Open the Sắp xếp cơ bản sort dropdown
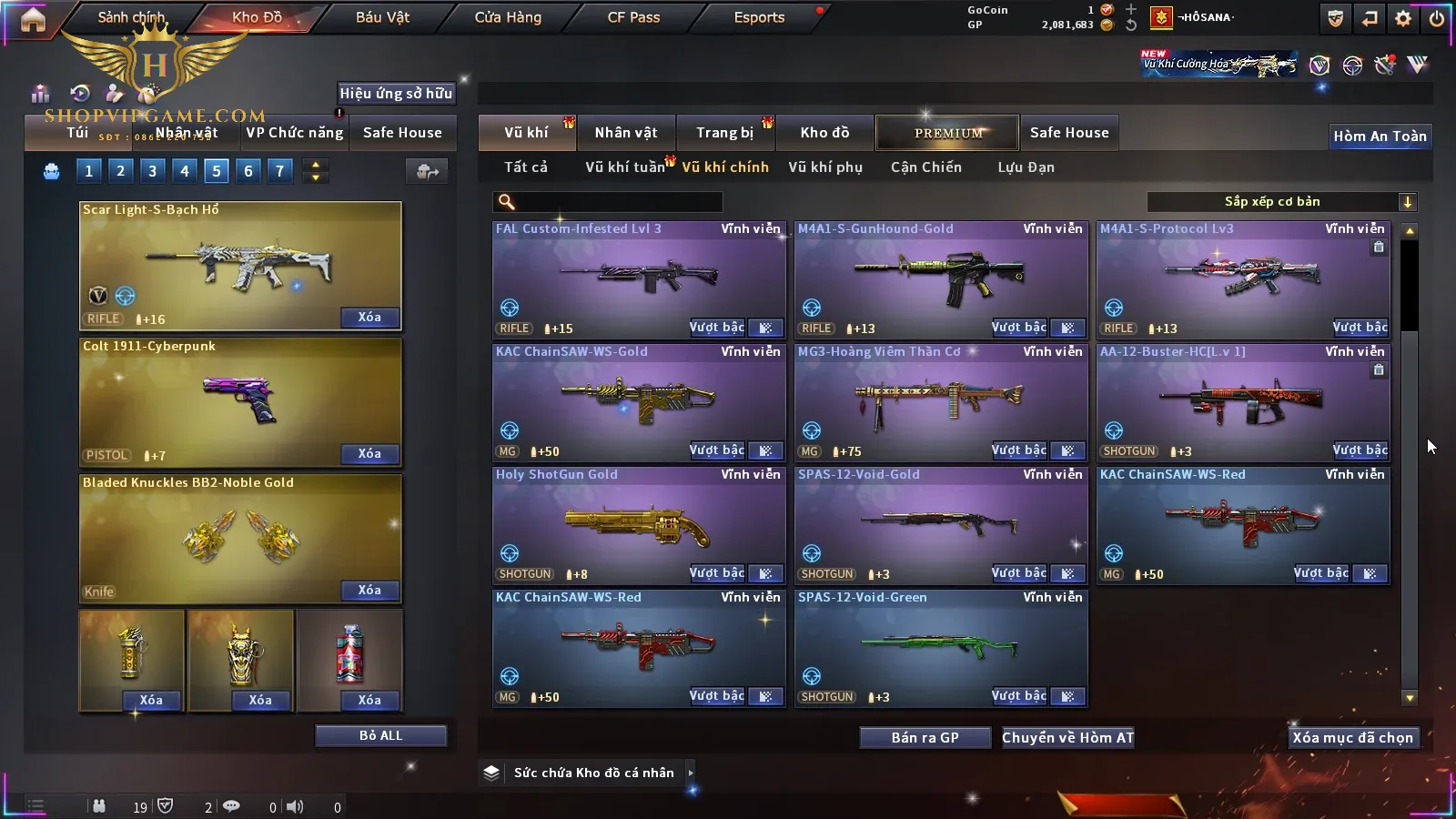1456x819 pixels. click(x=1281, y=202)
